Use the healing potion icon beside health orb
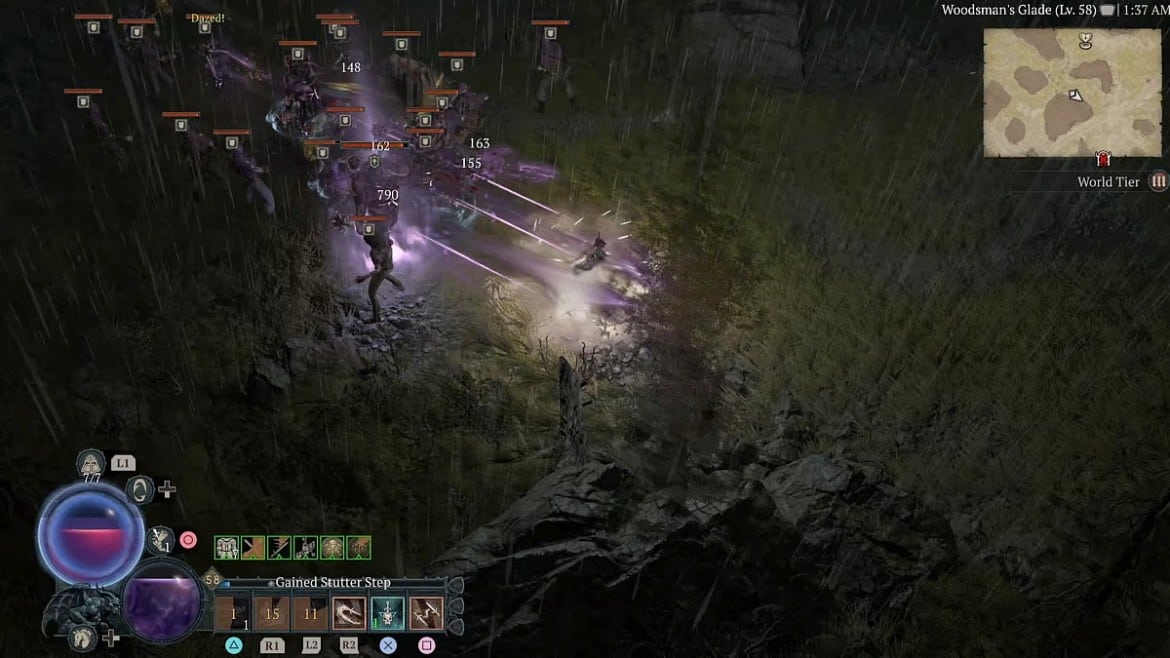This screenshot has width=1170, height=658. click(x=161, y=540)
